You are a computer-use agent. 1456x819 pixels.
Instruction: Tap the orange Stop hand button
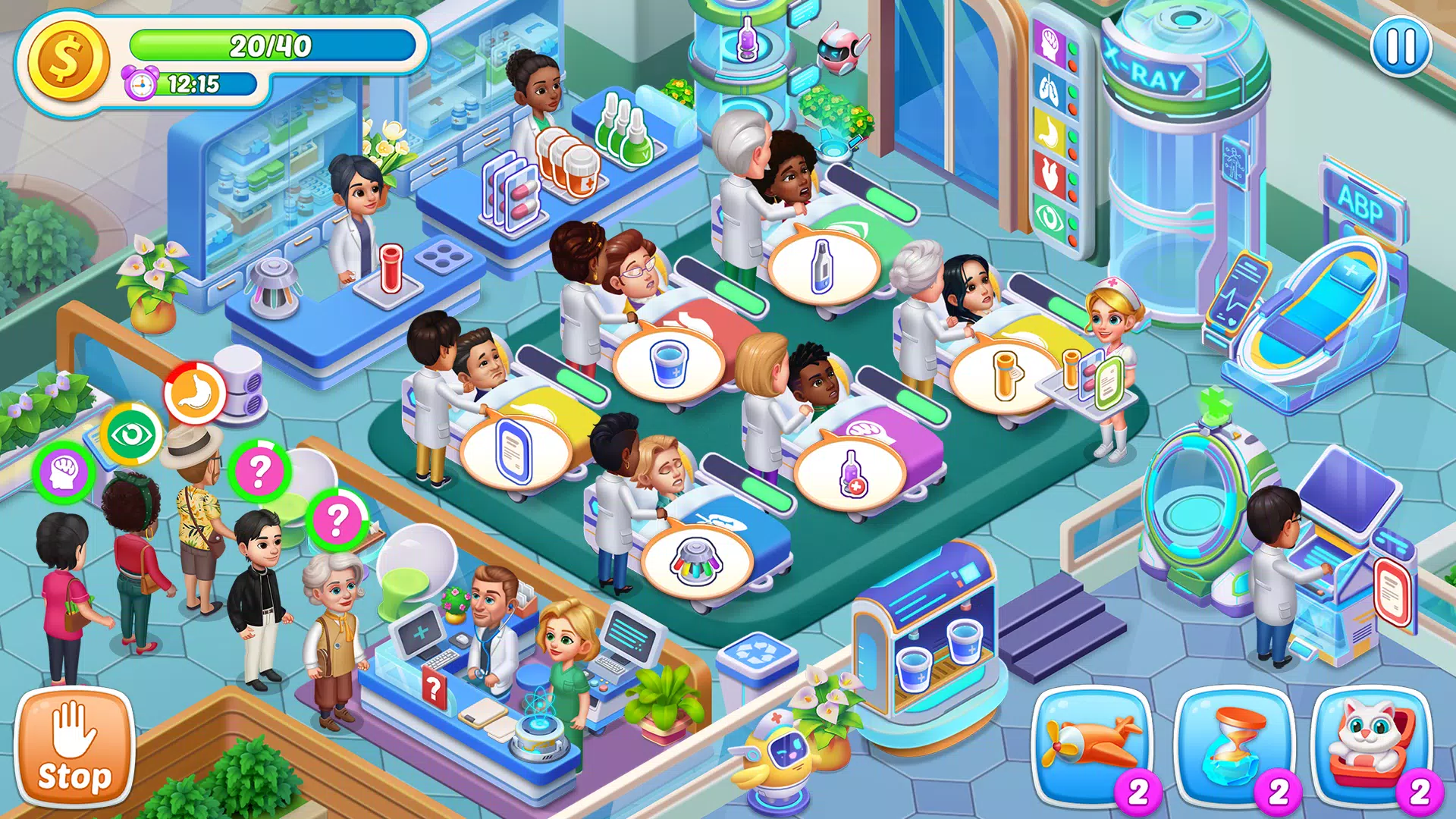click(74, 748)
